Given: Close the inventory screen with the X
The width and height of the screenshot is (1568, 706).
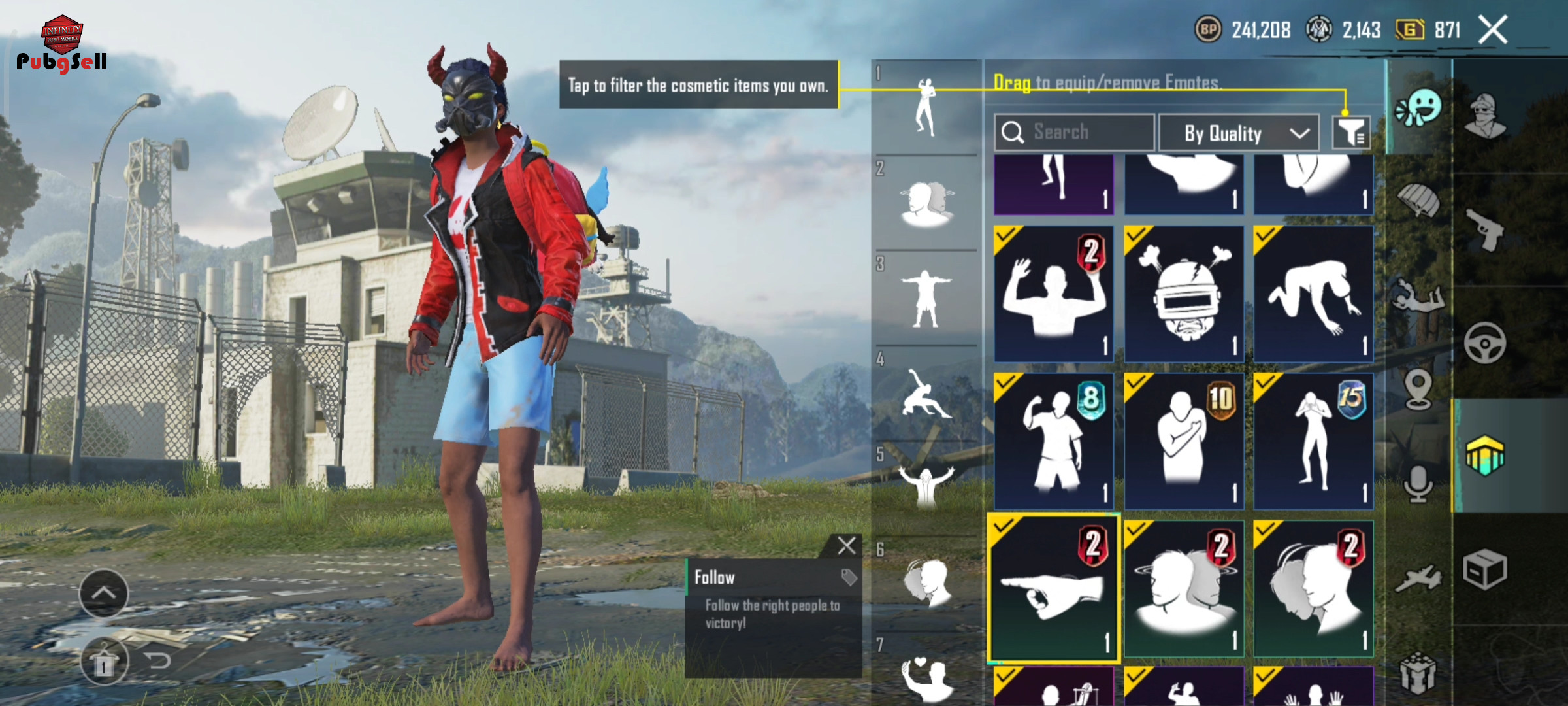Looking at the screenshot, I should (1493, 30).
